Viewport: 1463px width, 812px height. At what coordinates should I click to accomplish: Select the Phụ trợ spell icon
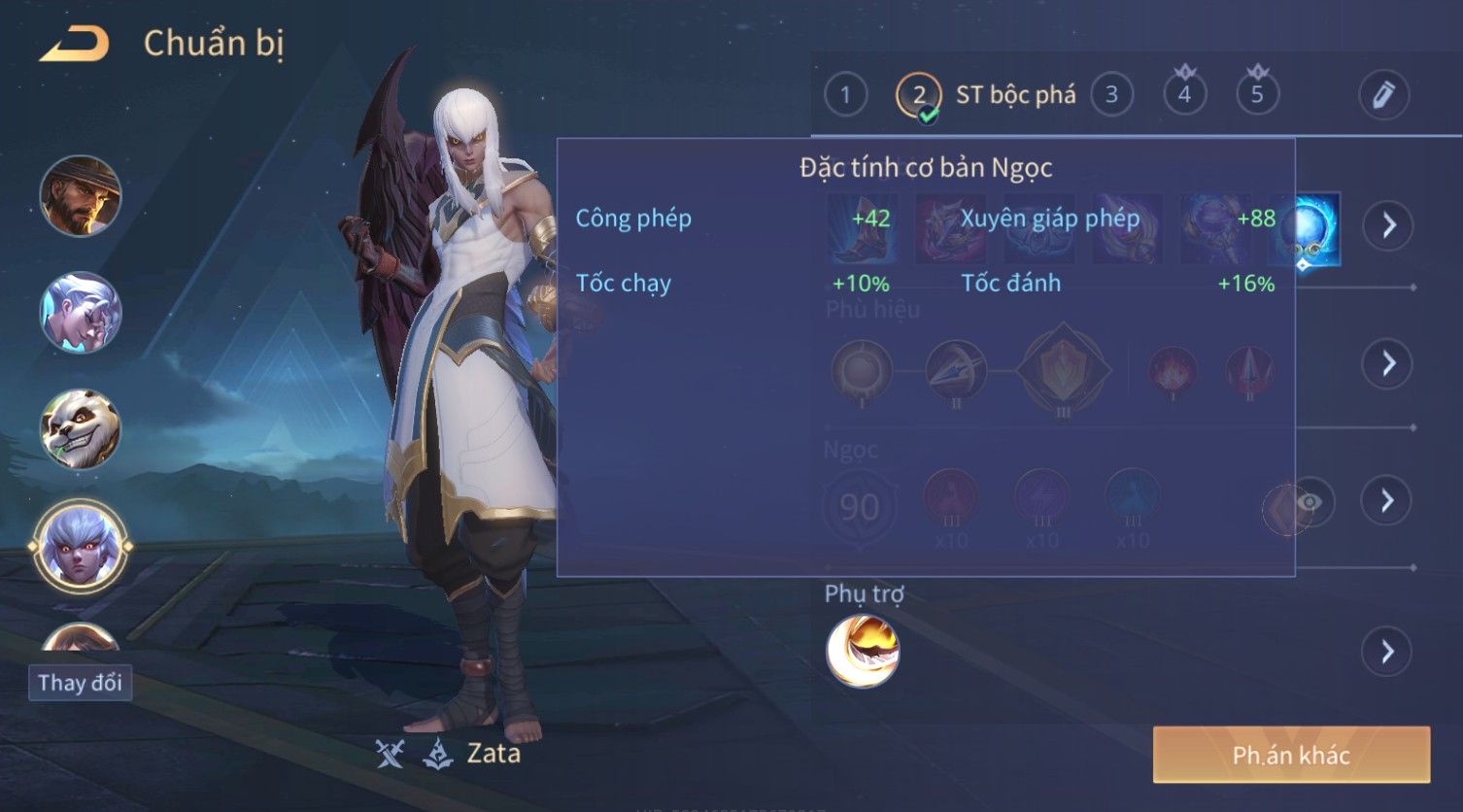[863, 651]
